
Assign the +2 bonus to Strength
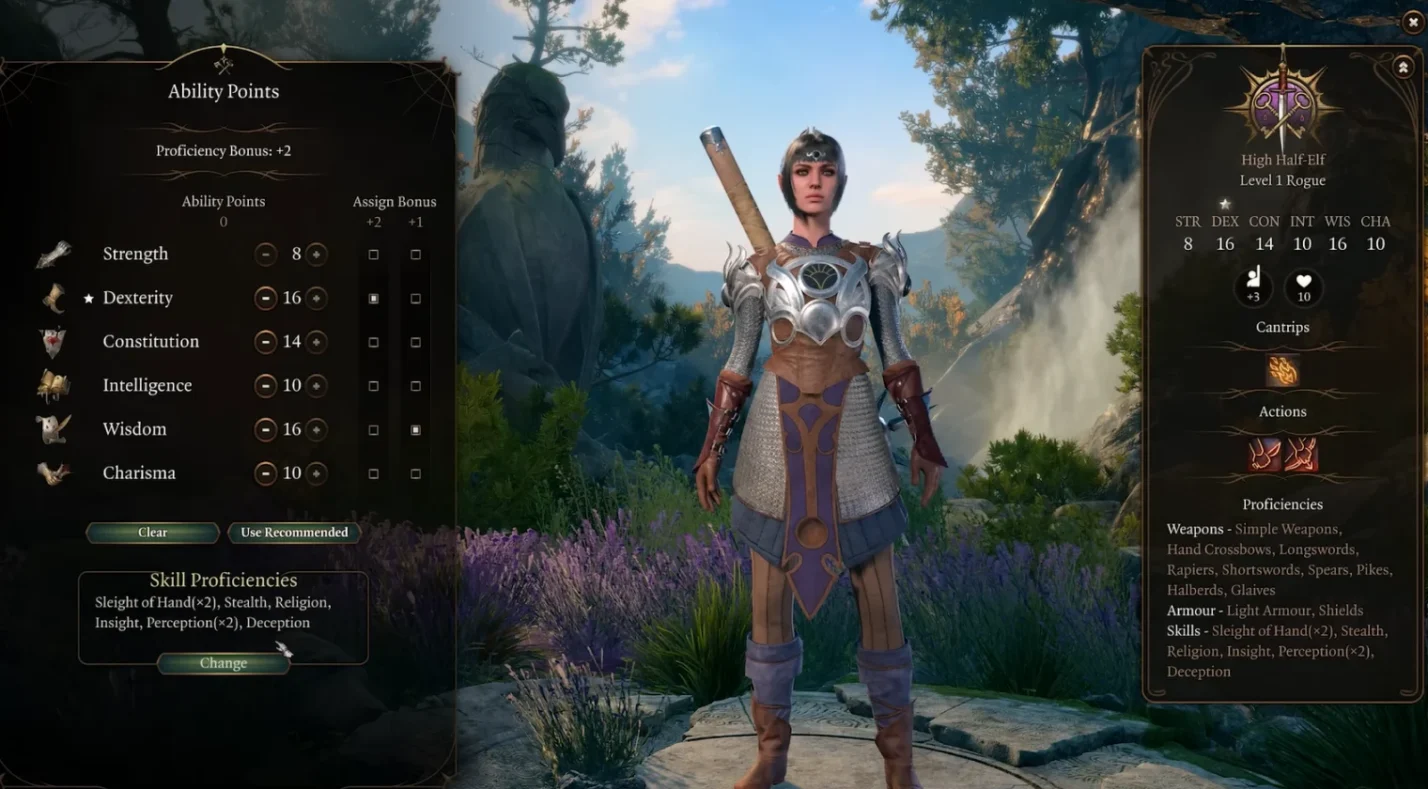pos(373,255)
